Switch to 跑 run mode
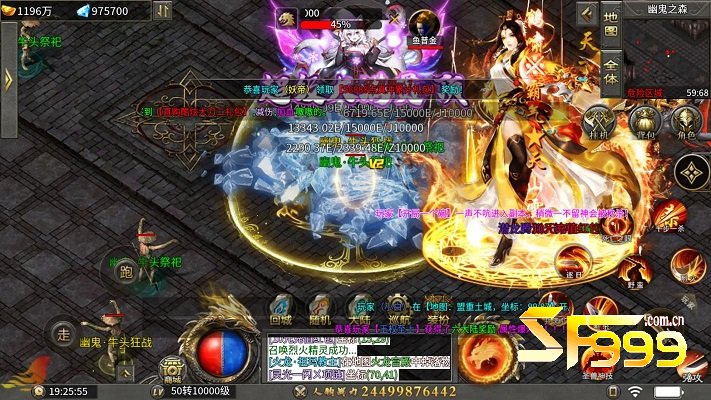The width and height of the screenshot is (711, 400). tap(125, 270)
